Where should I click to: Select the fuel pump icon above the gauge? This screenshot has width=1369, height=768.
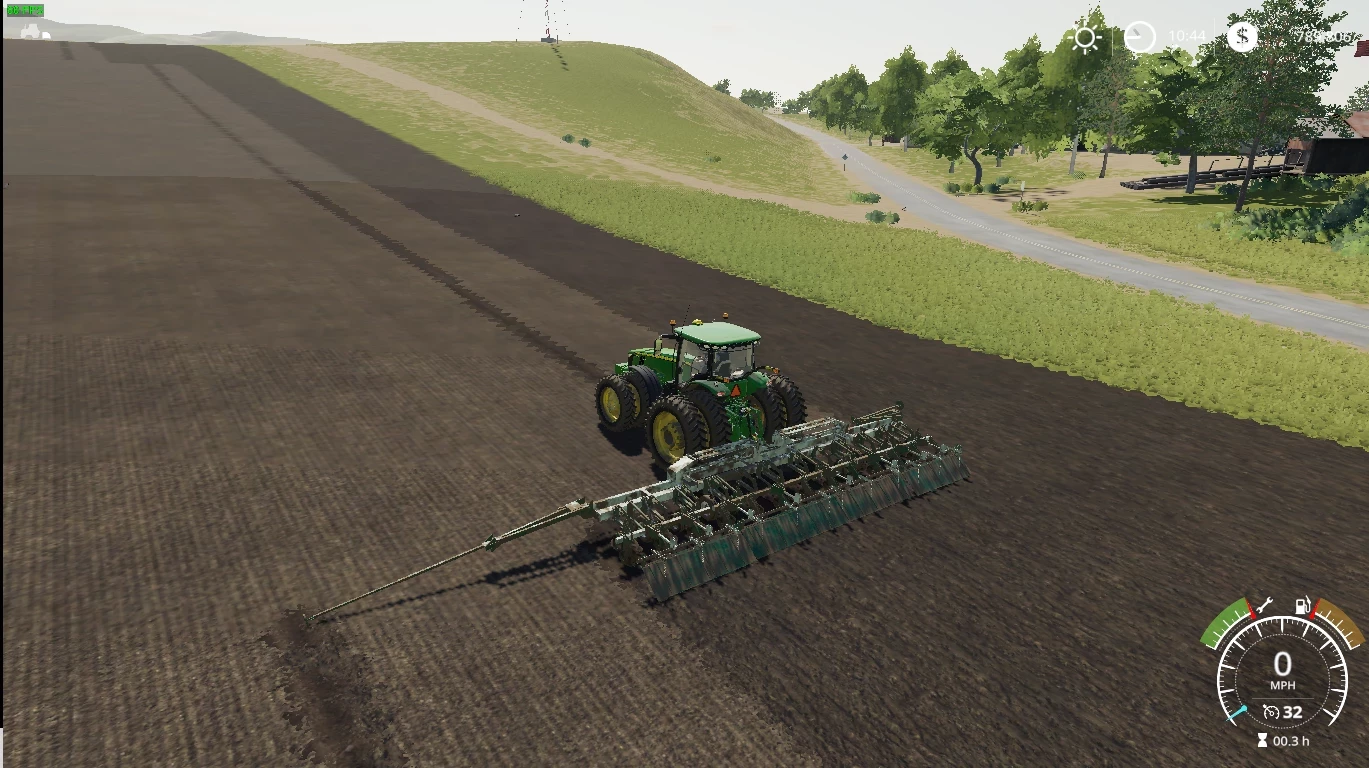[1303, 605]
